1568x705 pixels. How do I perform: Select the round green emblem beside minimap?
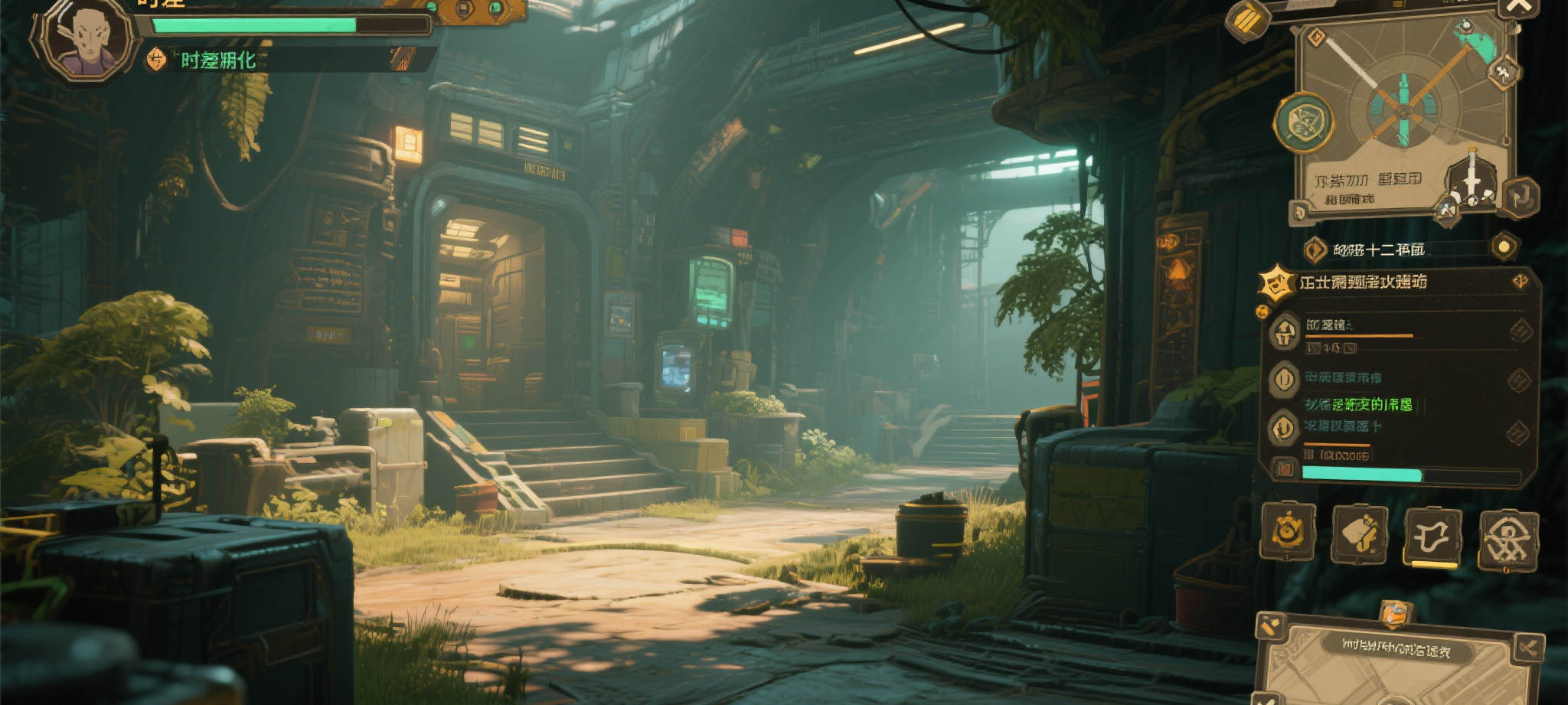click(x=1304, y=122)
